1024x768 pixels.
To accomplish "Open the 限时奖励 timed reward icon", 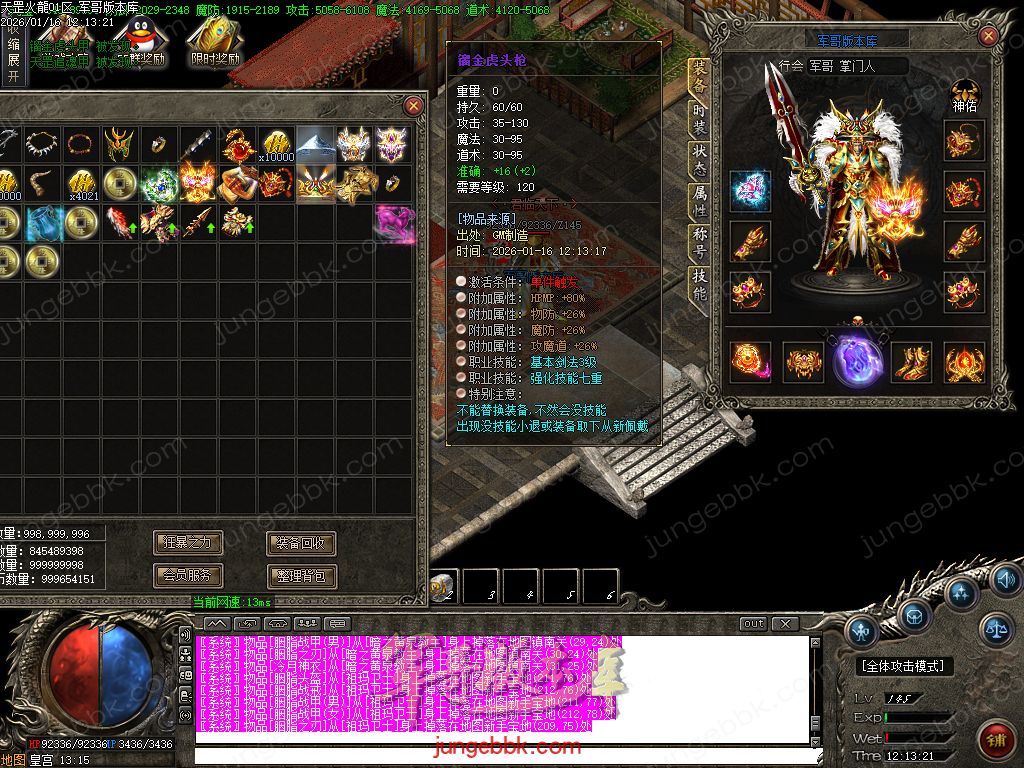I will pyautogui.click(x=215, y=41).
